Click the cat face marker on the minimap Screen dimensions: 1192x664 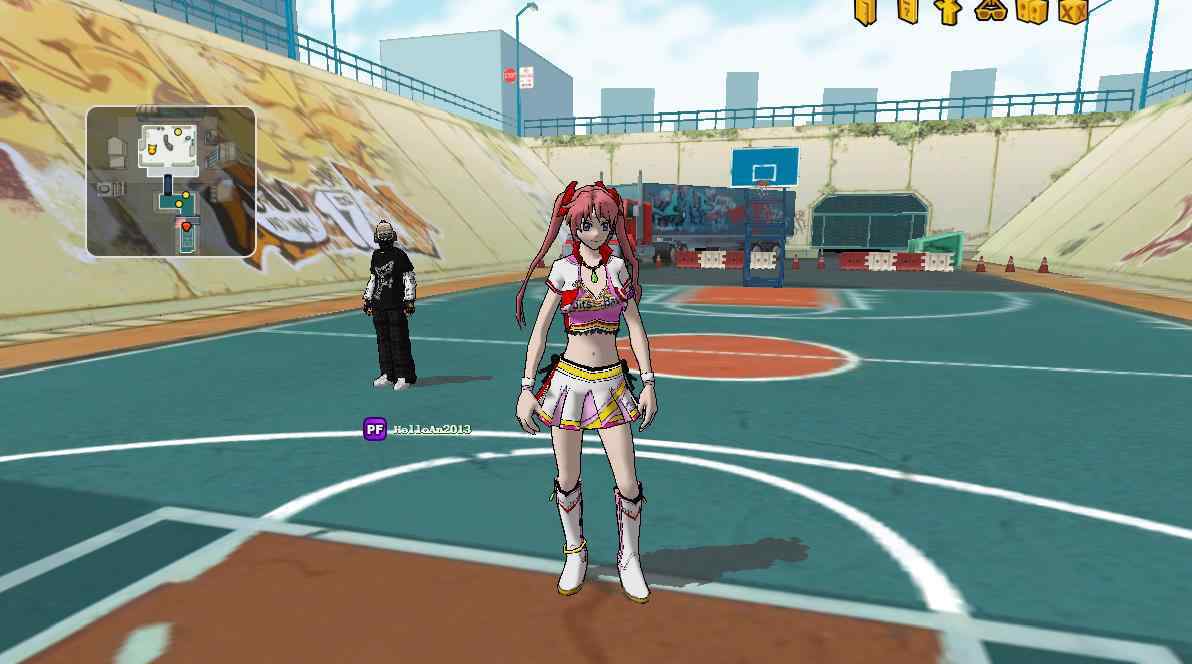(x=152, y=150)
